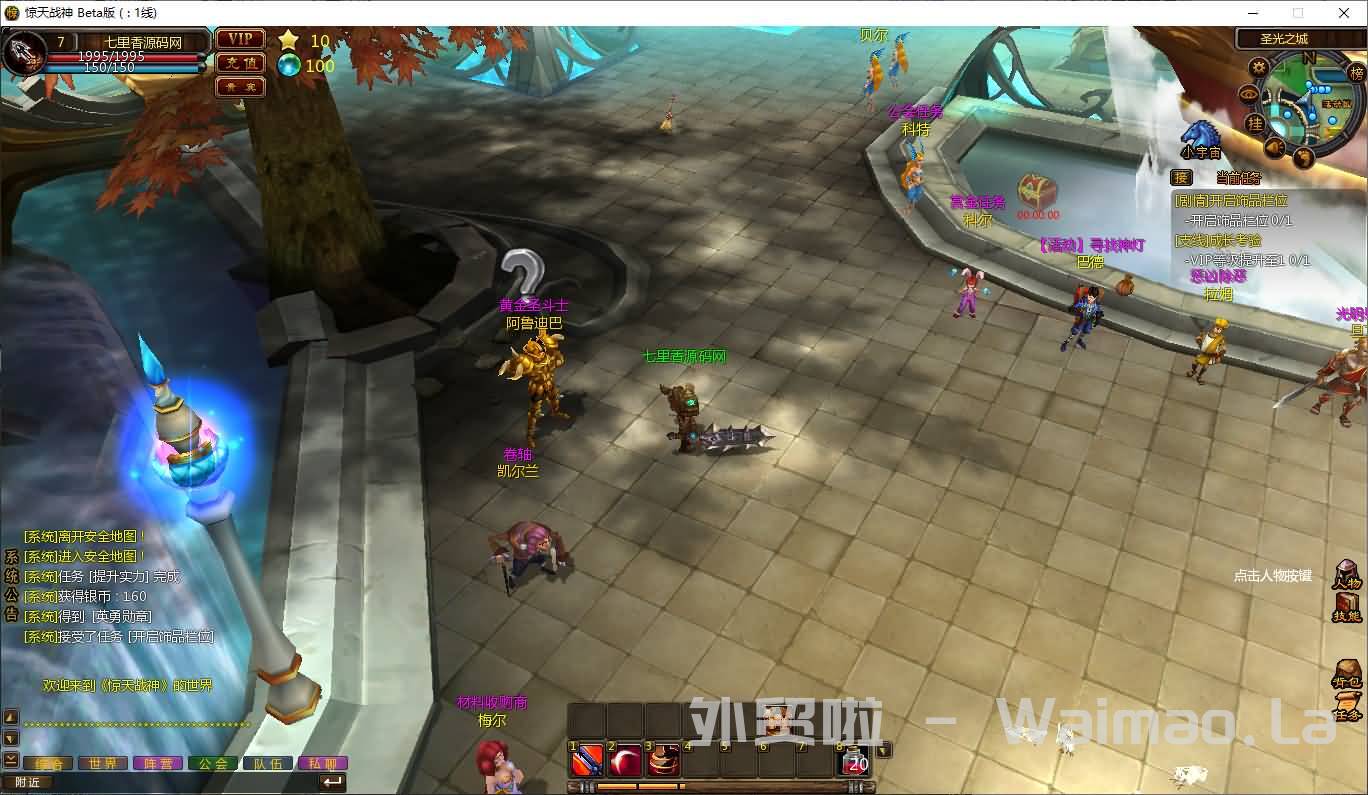
Task: Open the 技能 skills book icon
Action: point(1345,602)
